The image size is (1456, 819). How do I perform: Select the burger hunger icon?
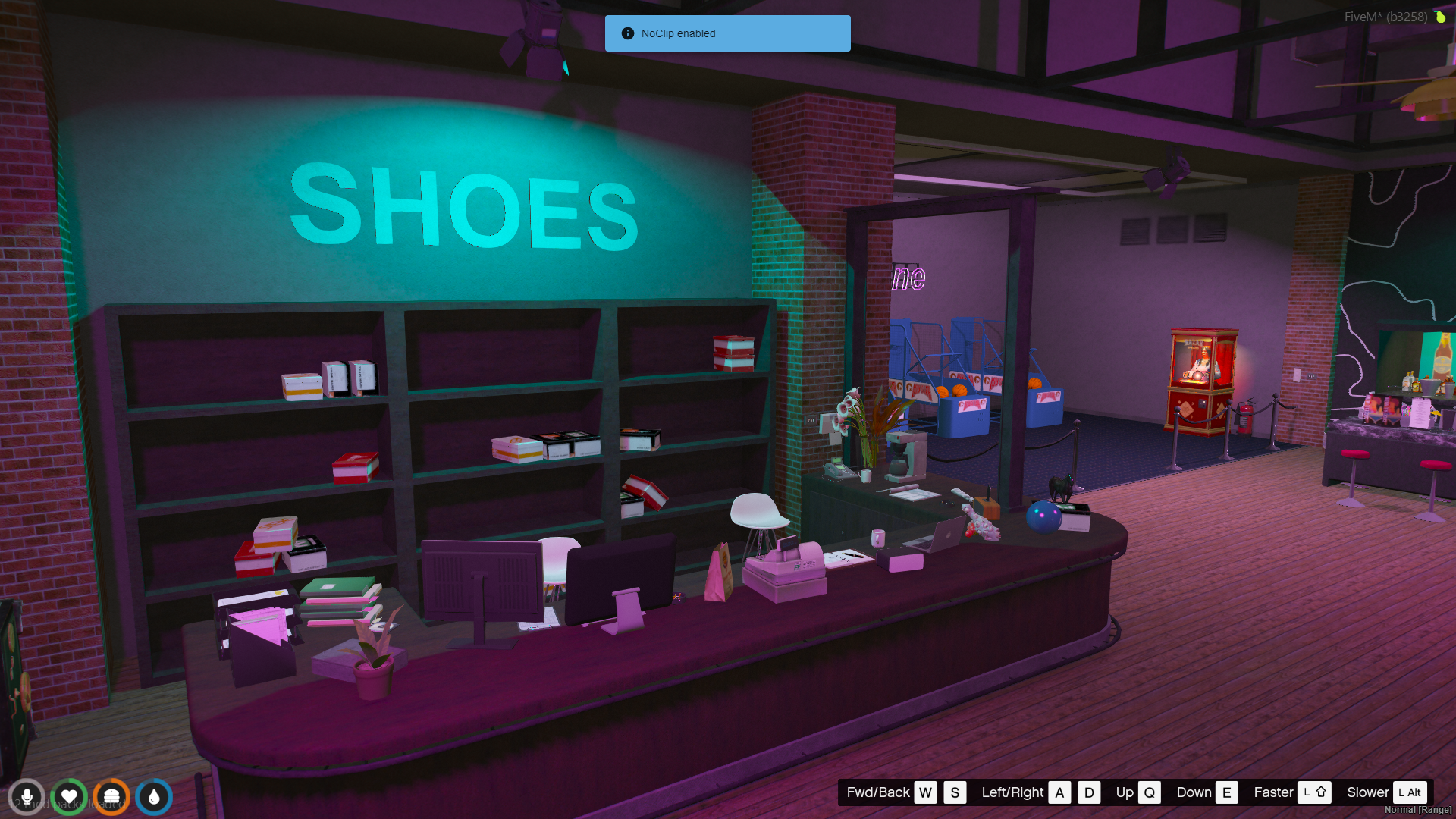[x=111, y=797]
